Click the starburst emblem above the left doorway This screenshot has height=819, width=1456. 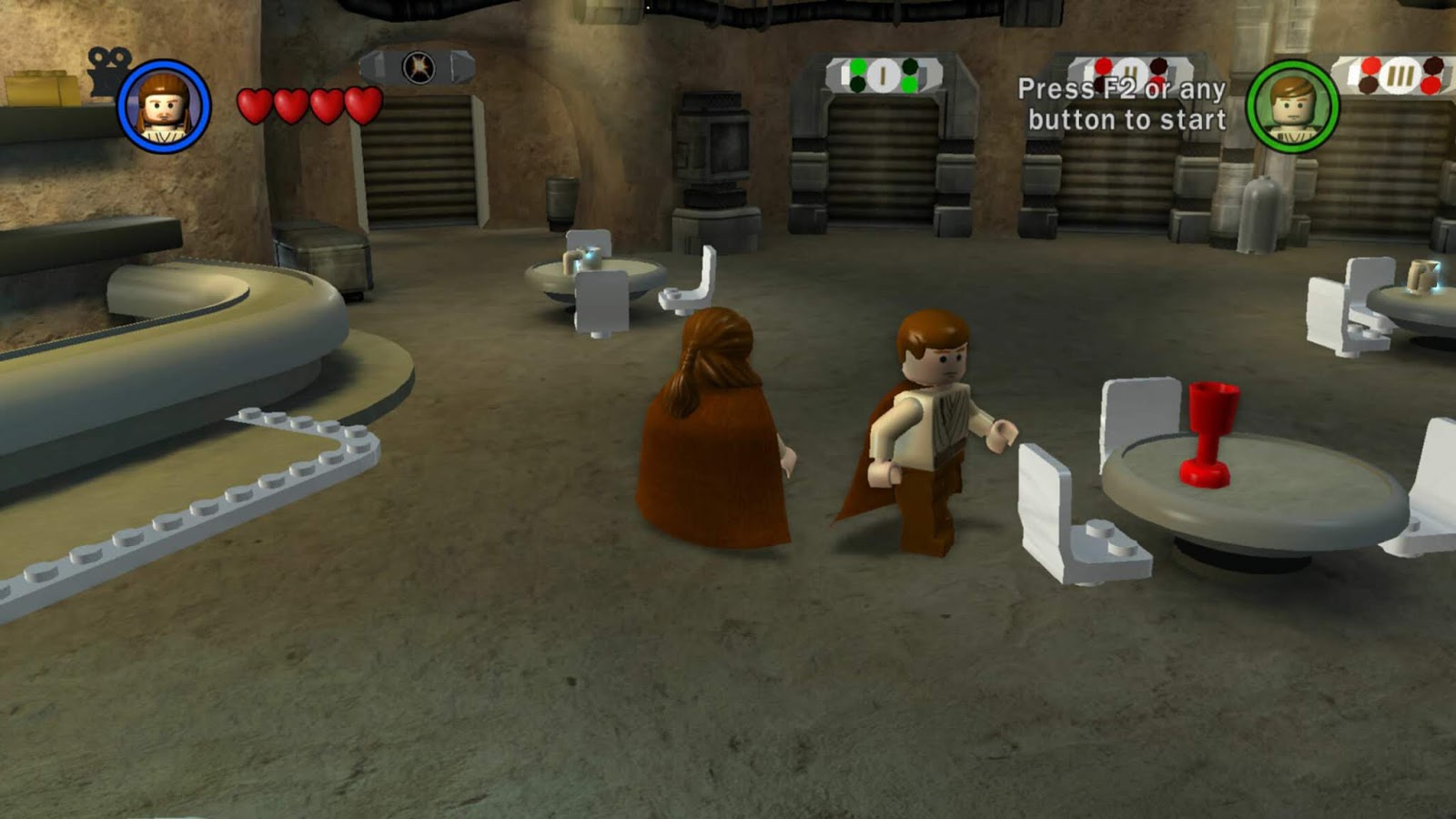pos(419,66)
